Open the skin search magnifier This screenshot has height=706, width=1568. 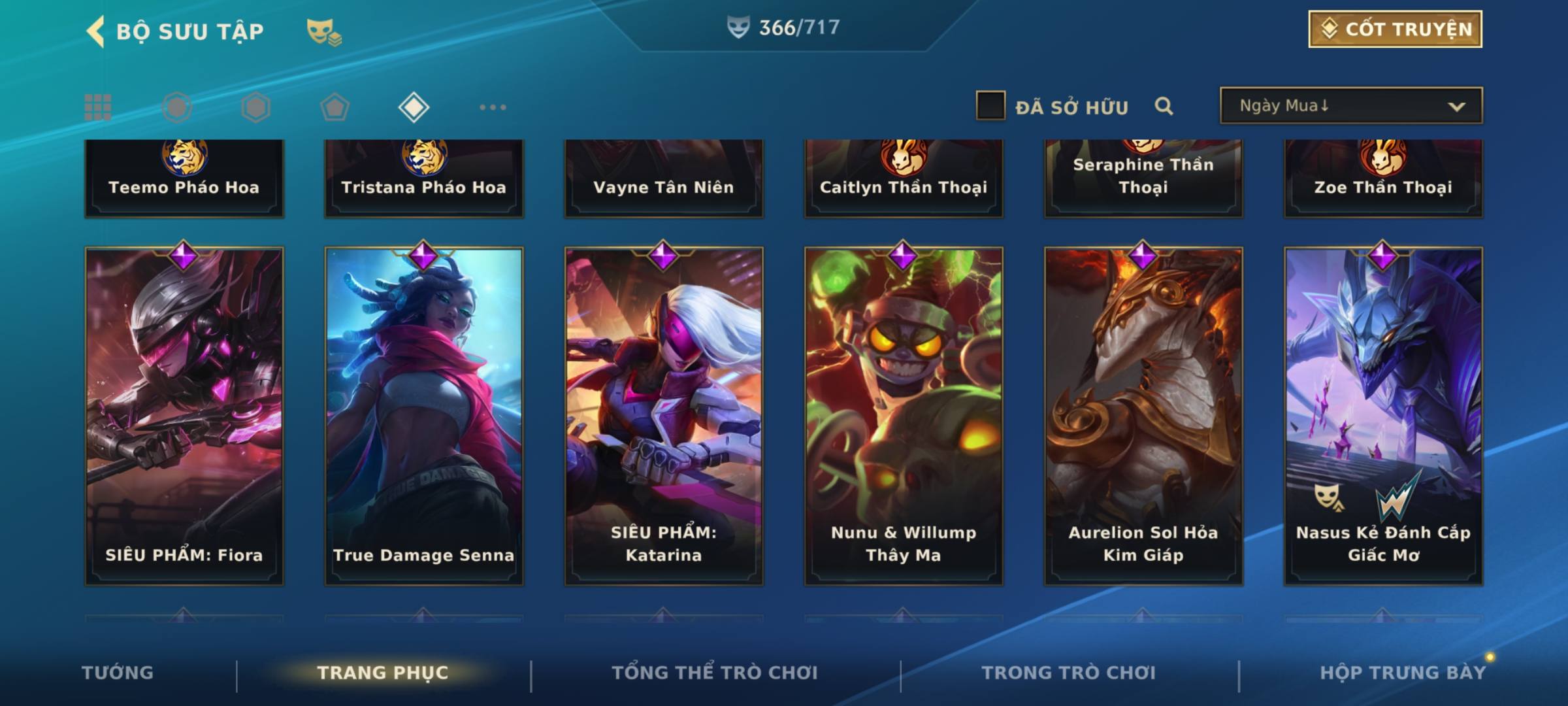[x=1164, y=106]
